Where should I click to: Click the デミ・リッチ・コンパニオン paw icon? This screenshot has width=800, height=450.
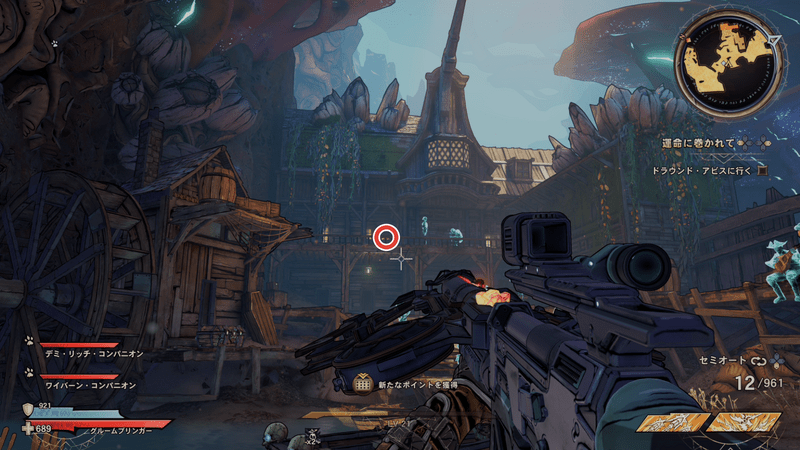tap(30, 341)
